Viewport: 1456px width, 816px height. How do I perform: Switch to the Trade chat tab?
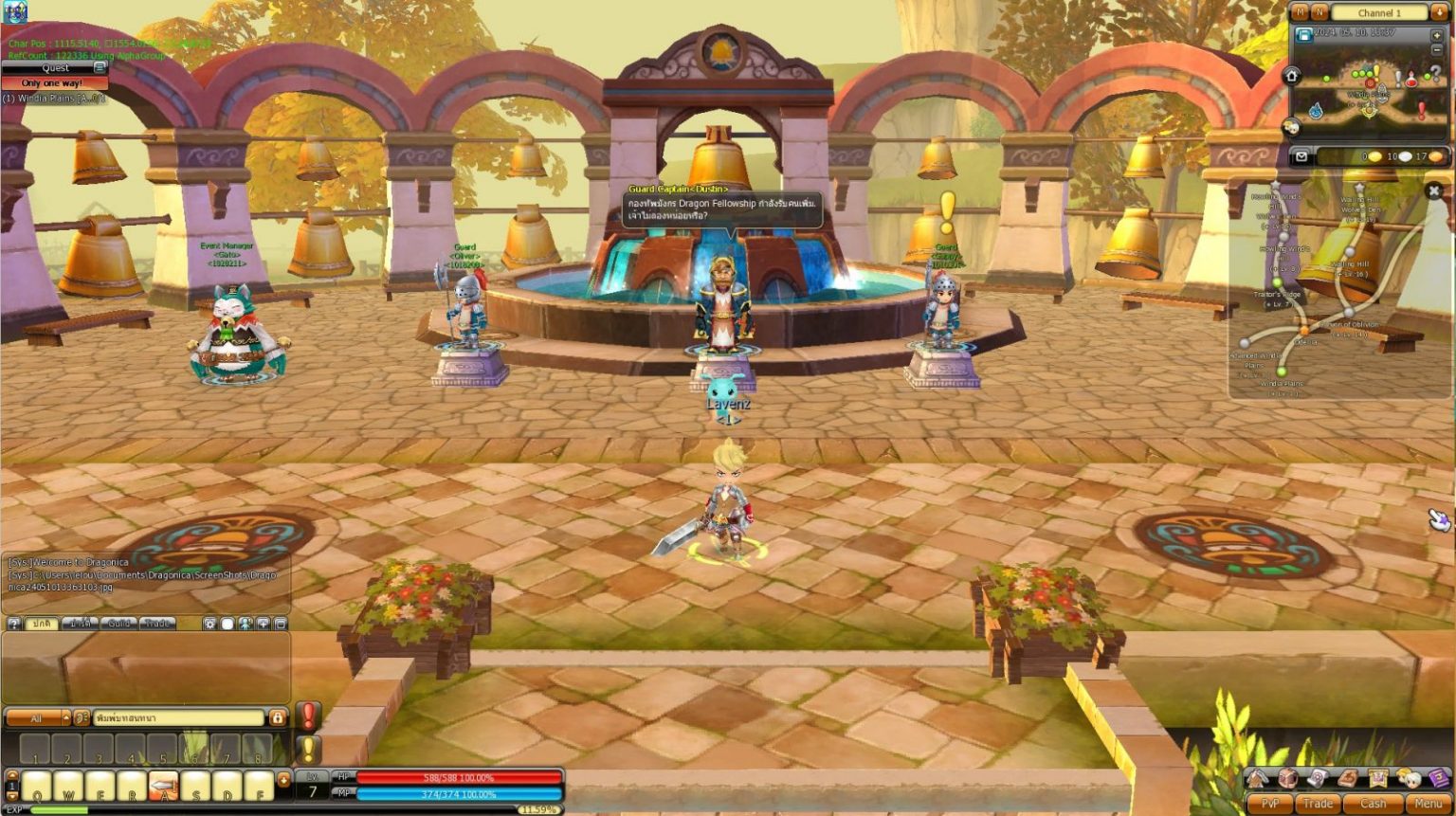tap(156, 623)
